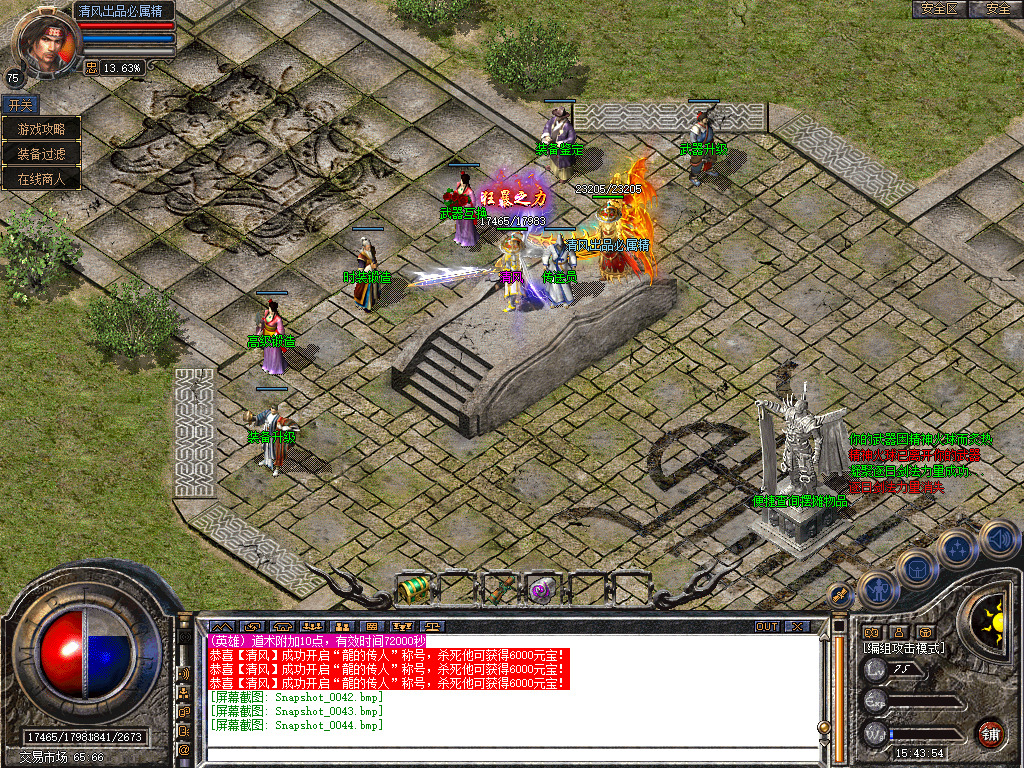Click the hero portrait in the corner
The image size is (1024, 768).
(x=44, y=42)
